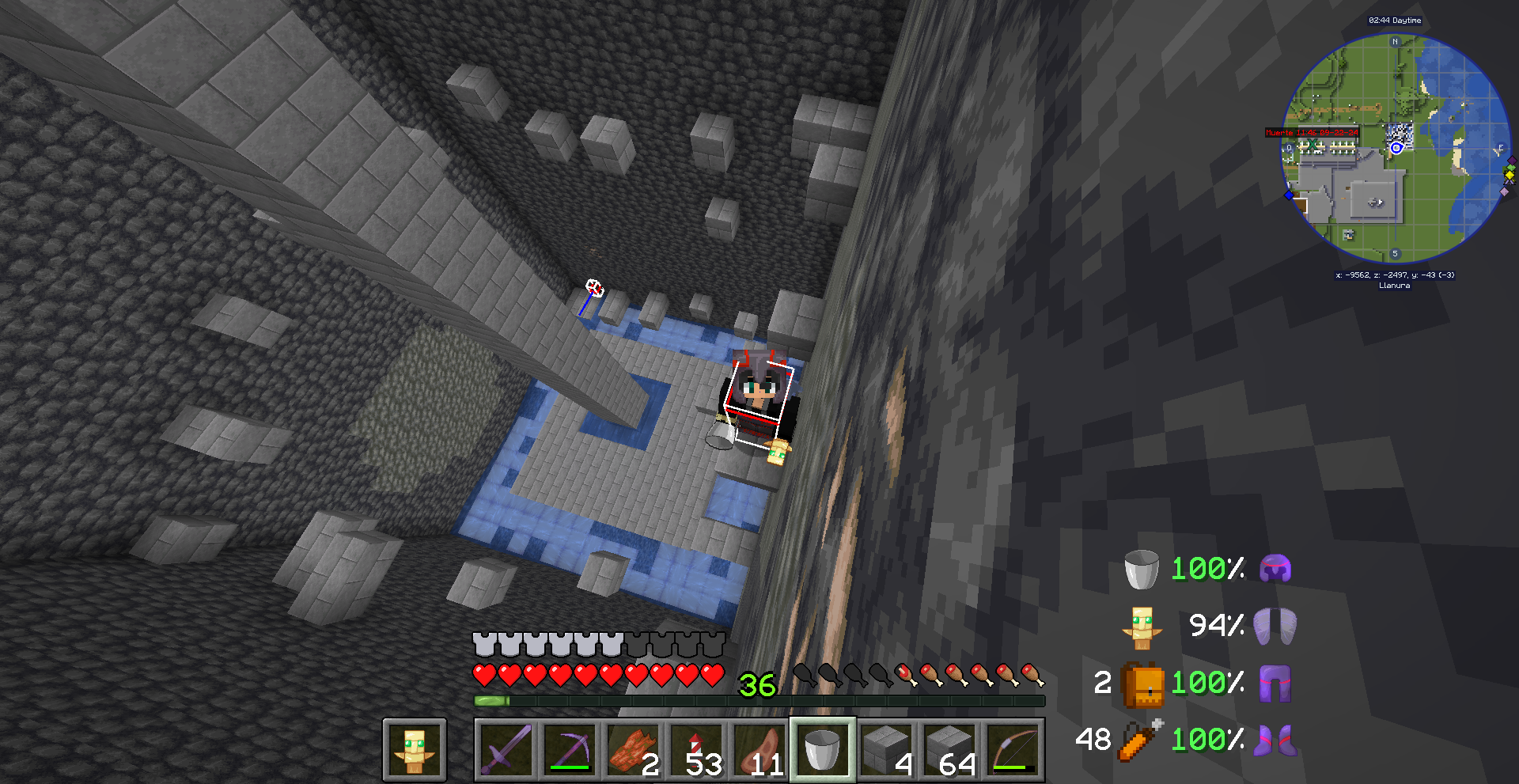1519x784 pixels.
Task: Choose the meat stack of 11
Action: point(760,749)
